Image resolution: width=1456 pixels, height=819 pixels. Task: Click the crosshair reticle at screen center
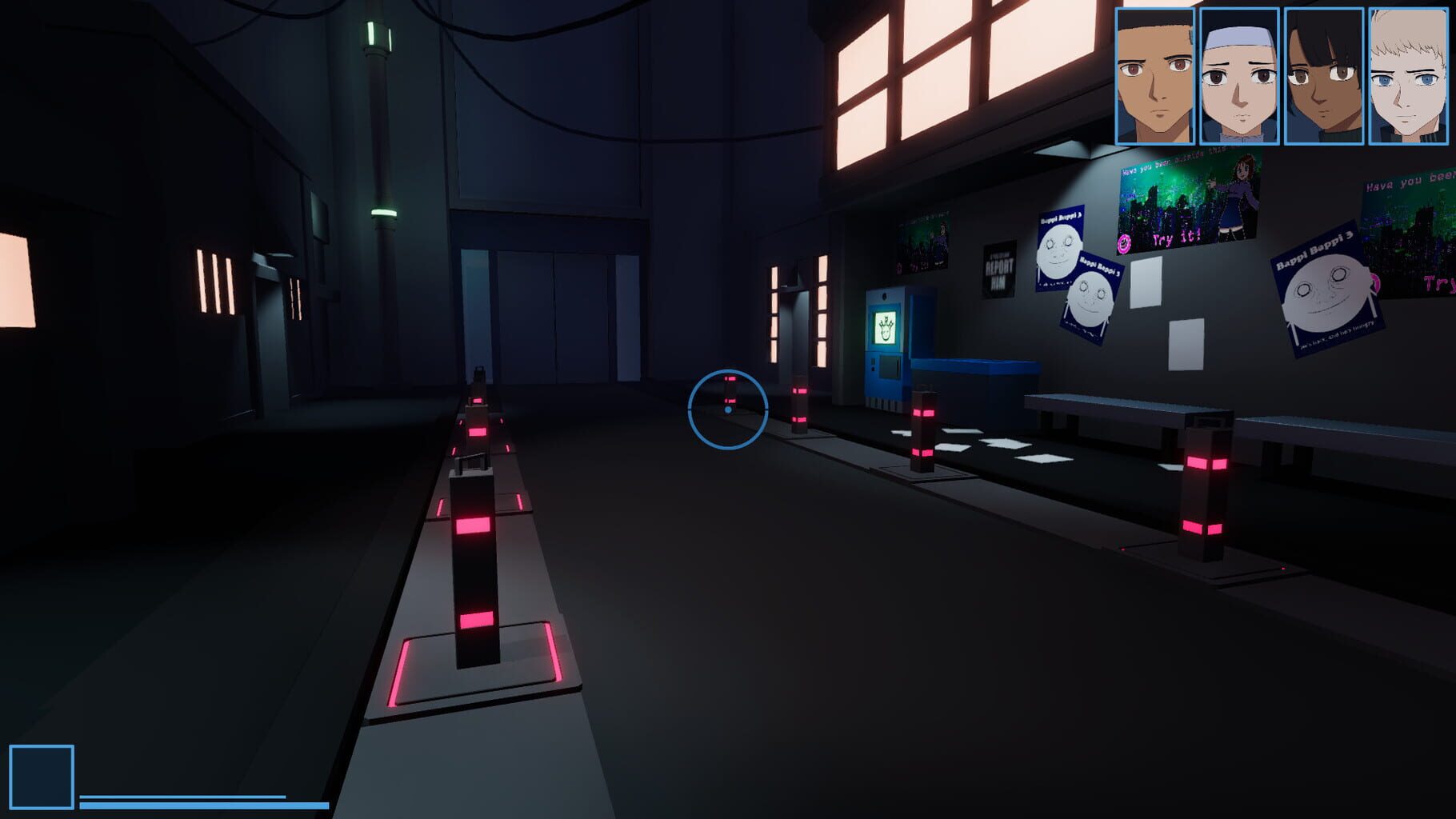coord(728,407)
